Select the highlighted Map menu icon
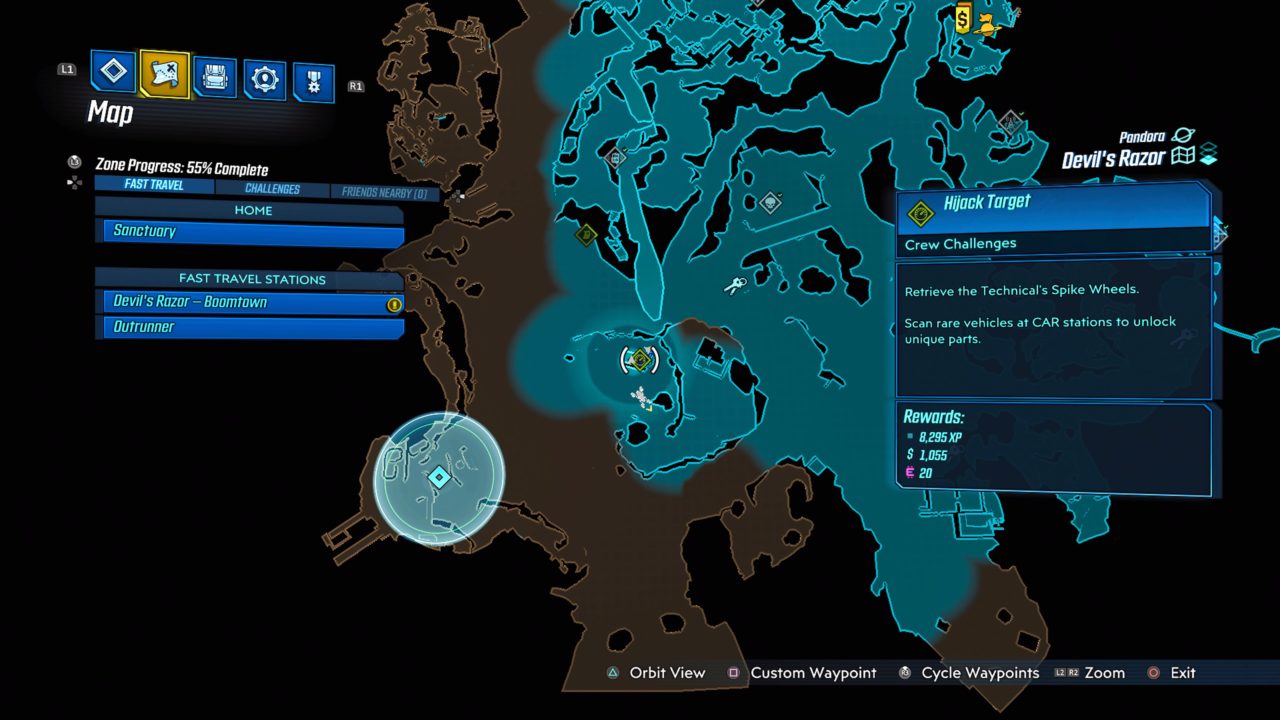 163,73
